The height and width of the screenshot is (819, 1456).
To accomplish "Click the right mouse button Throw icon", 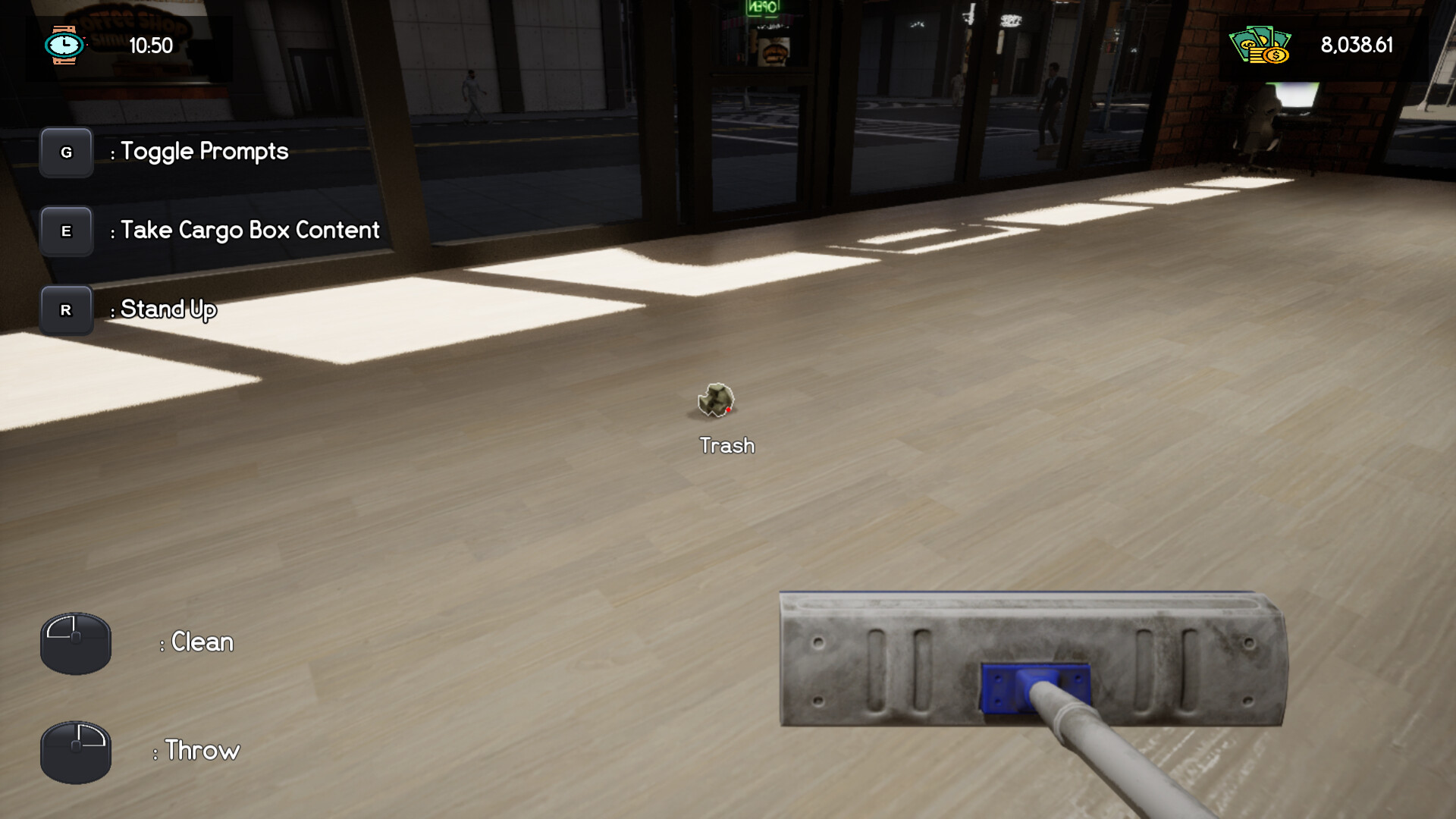I will (75, 752).
